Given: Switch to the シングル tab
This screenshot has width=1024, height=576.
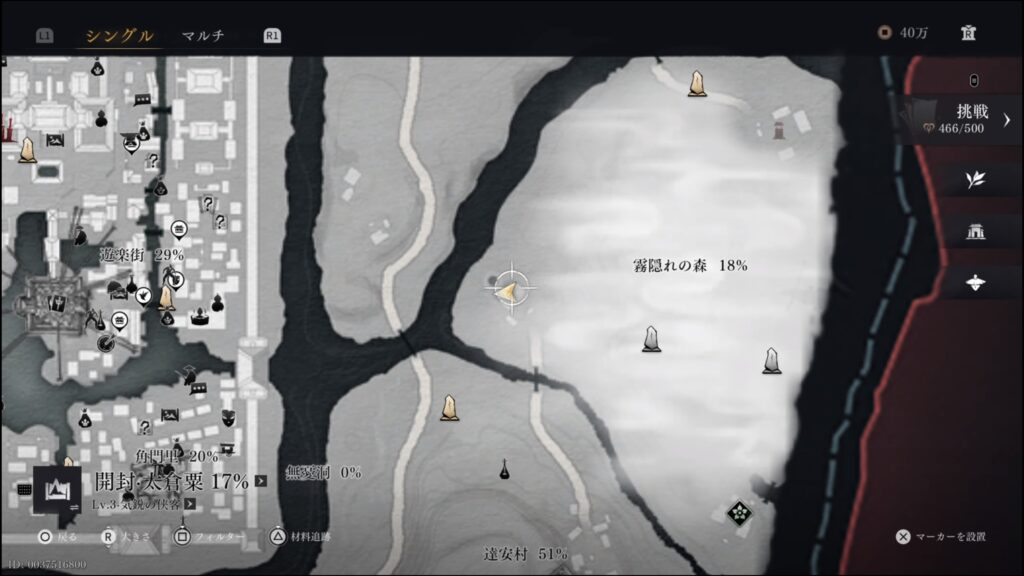Looking at the screenshot, I should coord(119,36).
